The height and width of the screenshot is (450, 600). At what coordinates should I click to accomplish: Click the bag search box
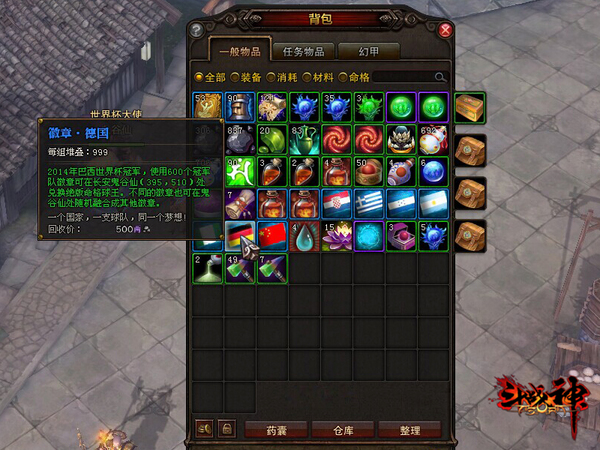coord(410,76)
